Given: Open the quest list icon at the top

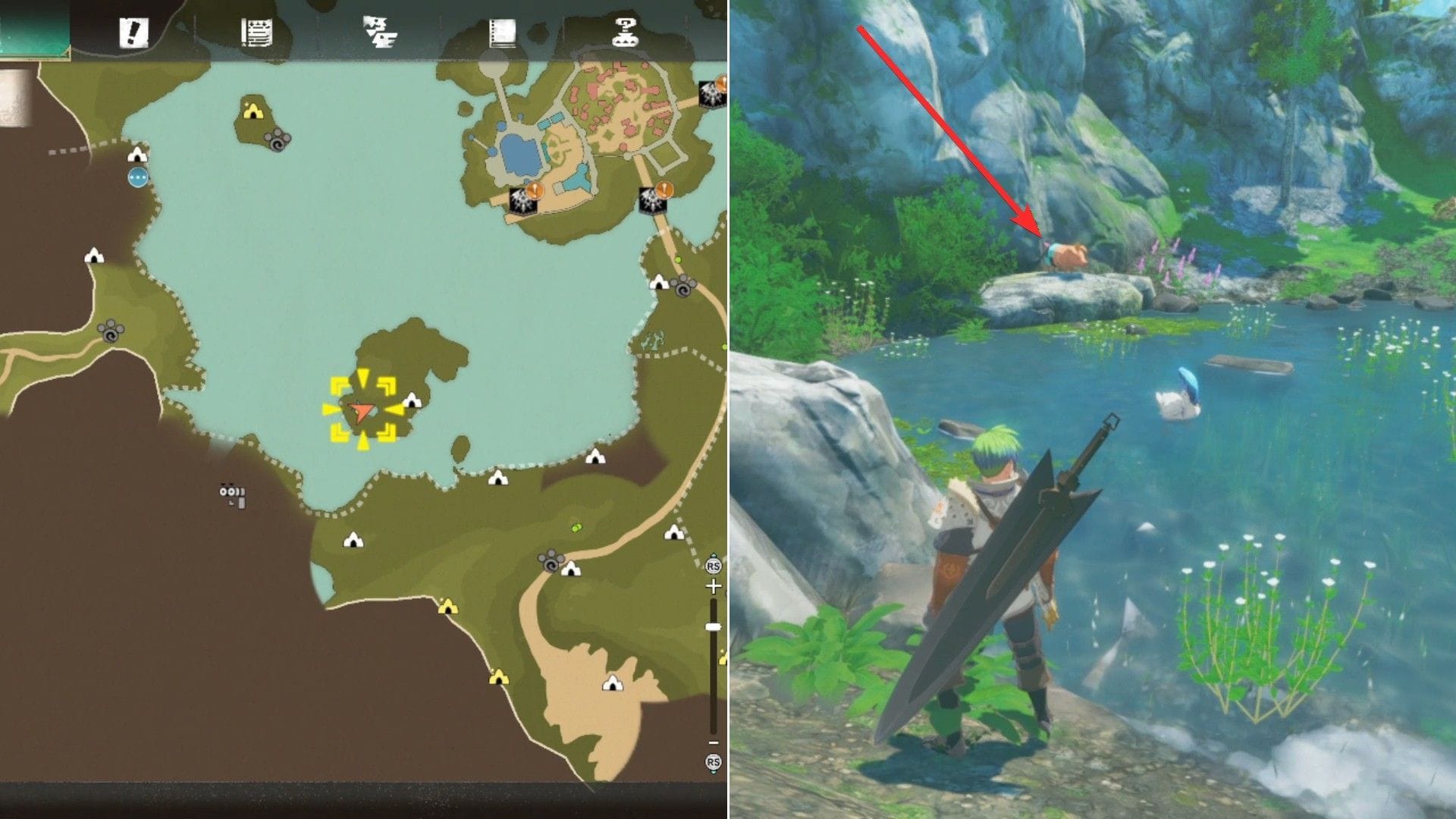Looking at the screenshot, I should coord(258,30).
